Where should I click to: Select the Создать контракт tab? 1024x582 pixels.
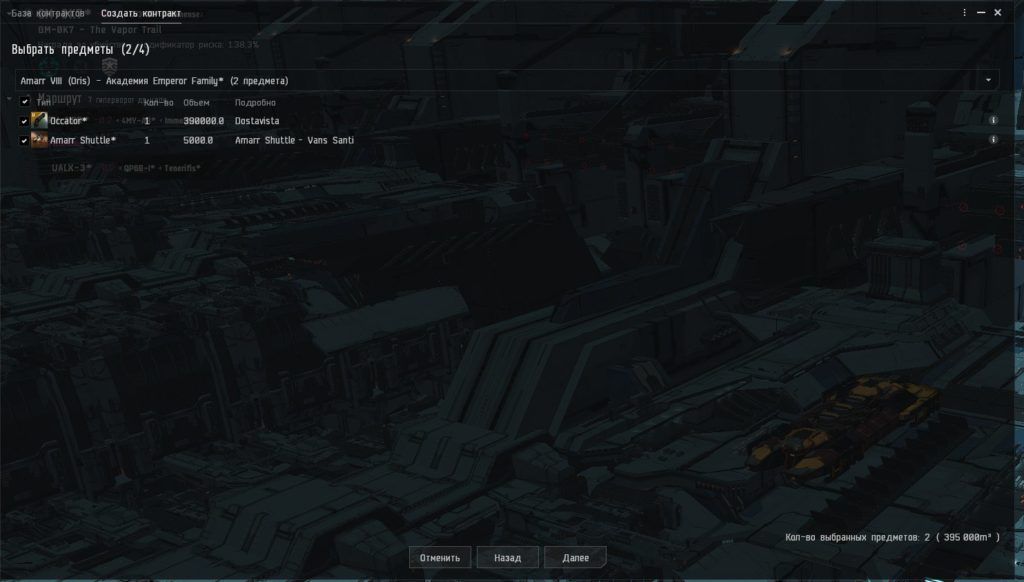(141, 14)
